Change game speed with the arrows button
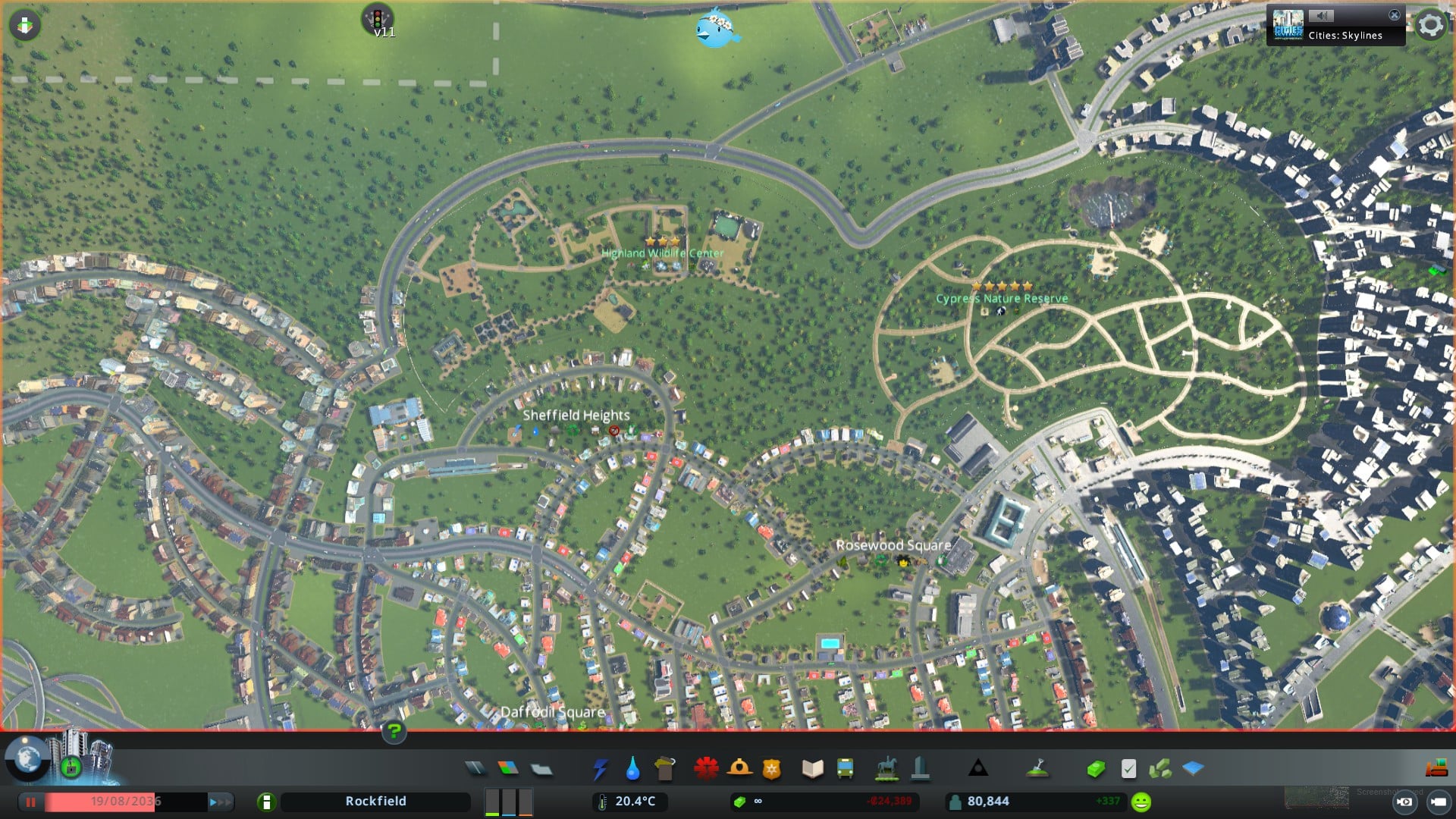Image resolution: width=1456 pixels, height=819 pixels. (x=219, y=802)
